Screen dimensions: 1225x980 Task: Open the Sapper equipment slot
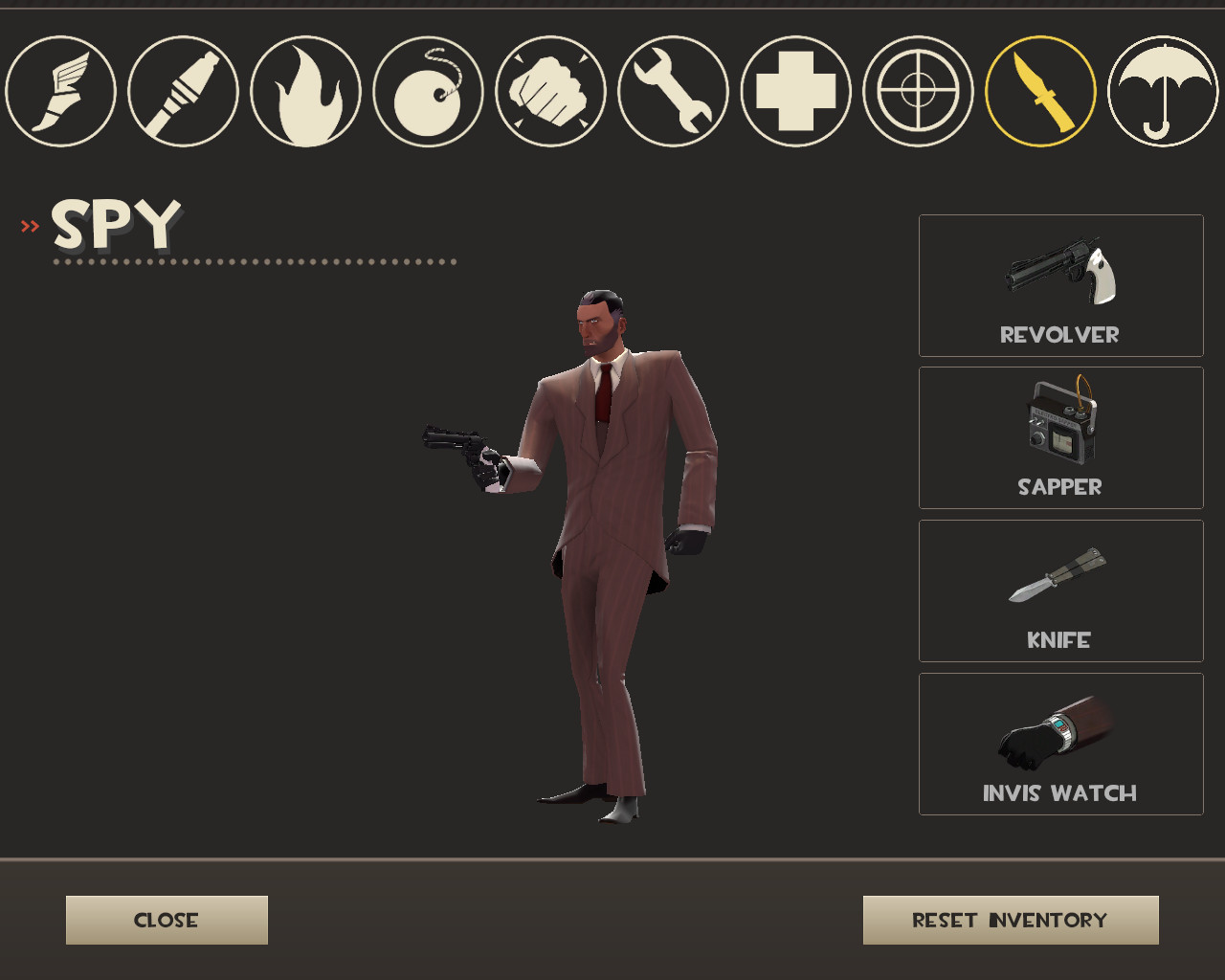(1060, 437)
